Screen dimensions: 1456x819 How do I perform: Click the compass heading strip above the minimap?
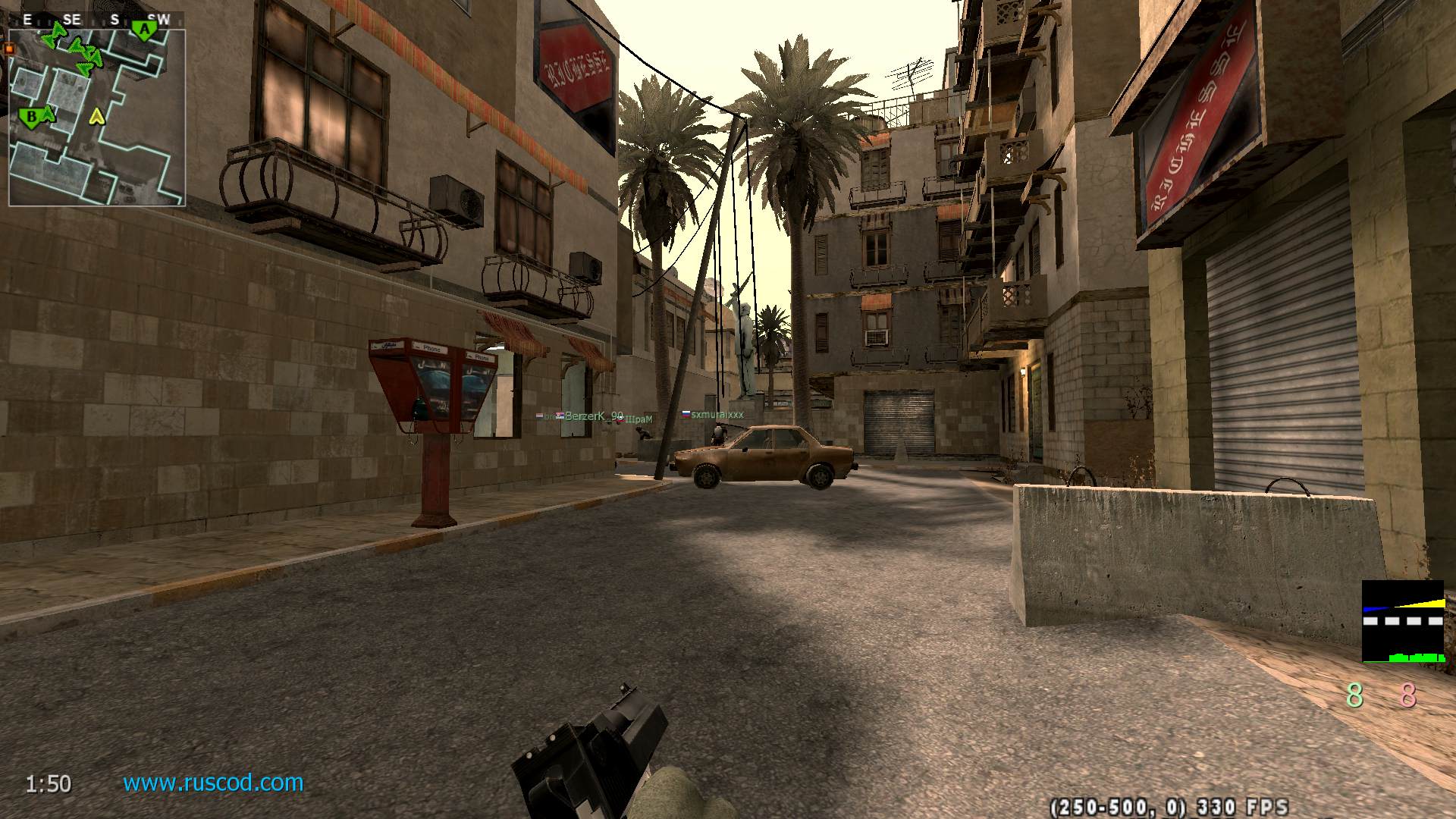[96, 20]
